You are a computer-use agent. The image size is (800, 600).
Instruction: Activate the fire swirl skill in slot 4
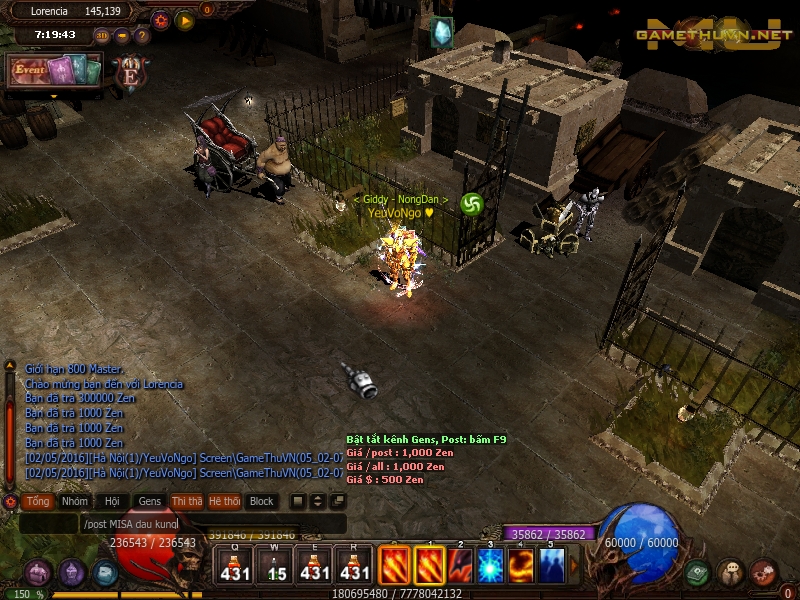521,566
